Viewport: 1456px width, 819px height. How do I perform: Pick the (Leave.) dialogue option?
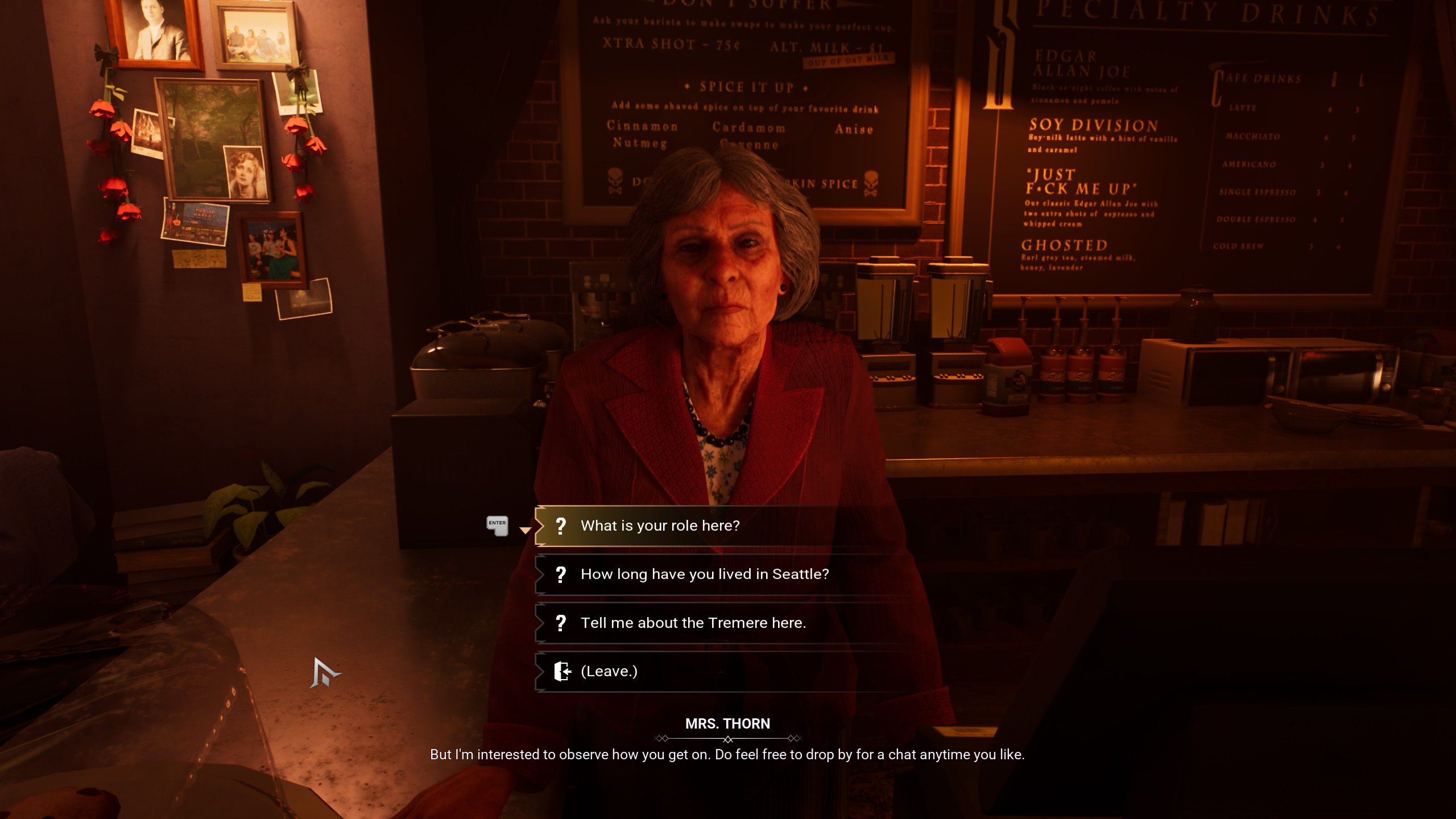click(x=609, y=671)
